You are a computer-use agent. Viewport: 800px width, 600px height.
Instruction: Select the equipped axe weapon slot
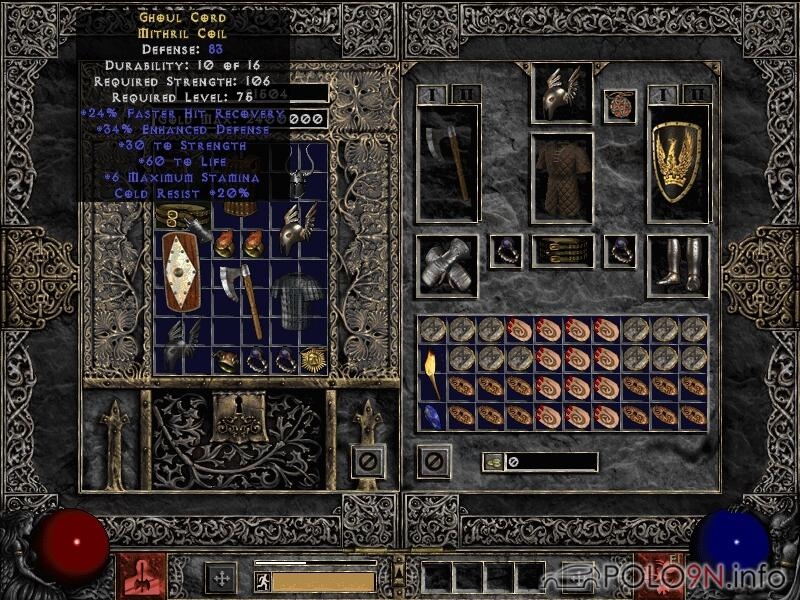pos(447,162)
